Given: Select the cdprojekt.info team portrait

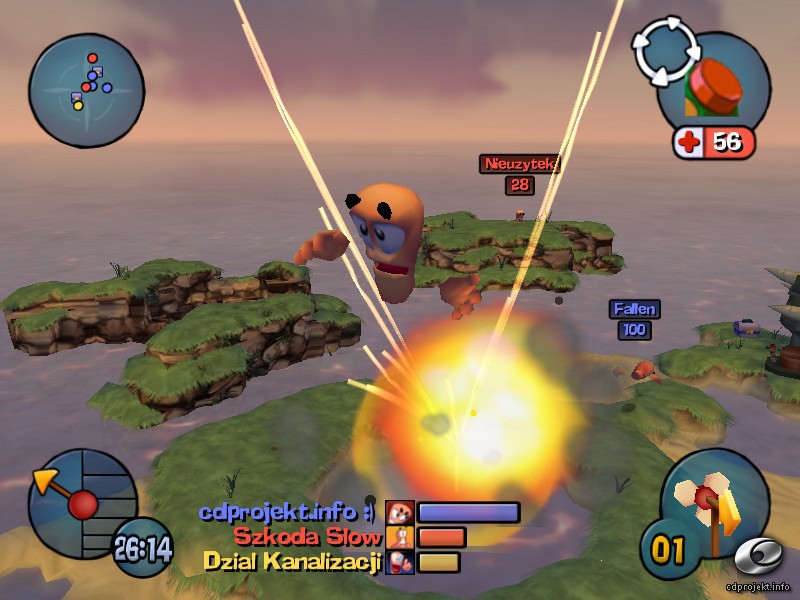Looking at the screenshot, I should [x=400, y=513].
